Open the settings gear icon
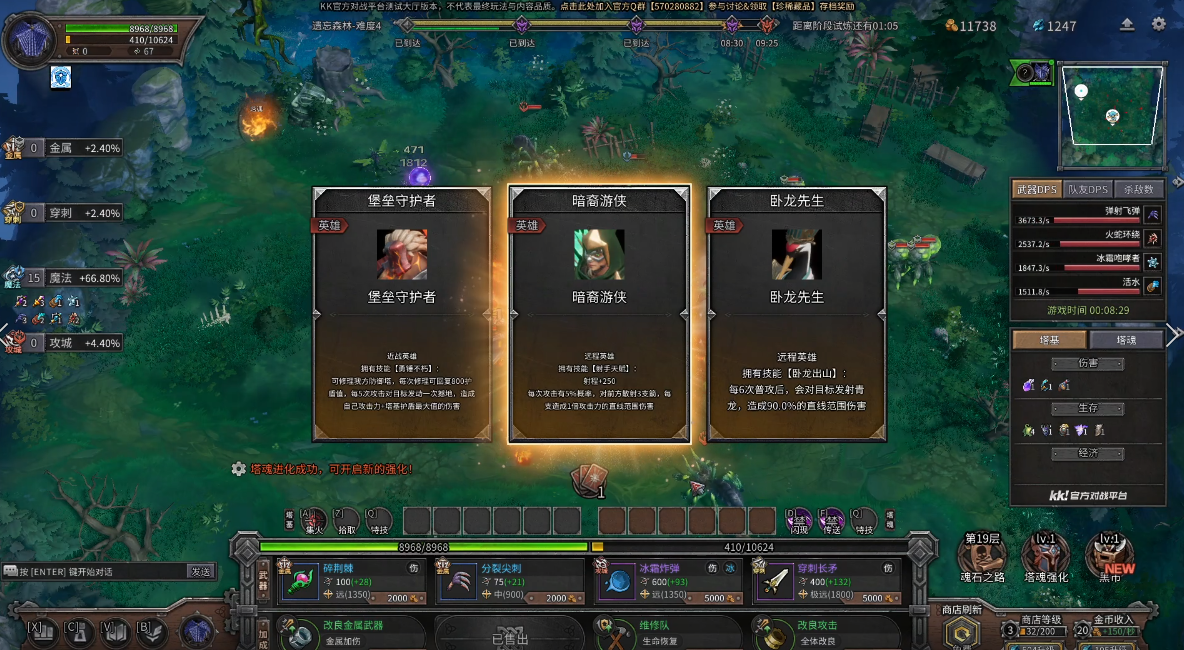 (x=1159, y=25)
